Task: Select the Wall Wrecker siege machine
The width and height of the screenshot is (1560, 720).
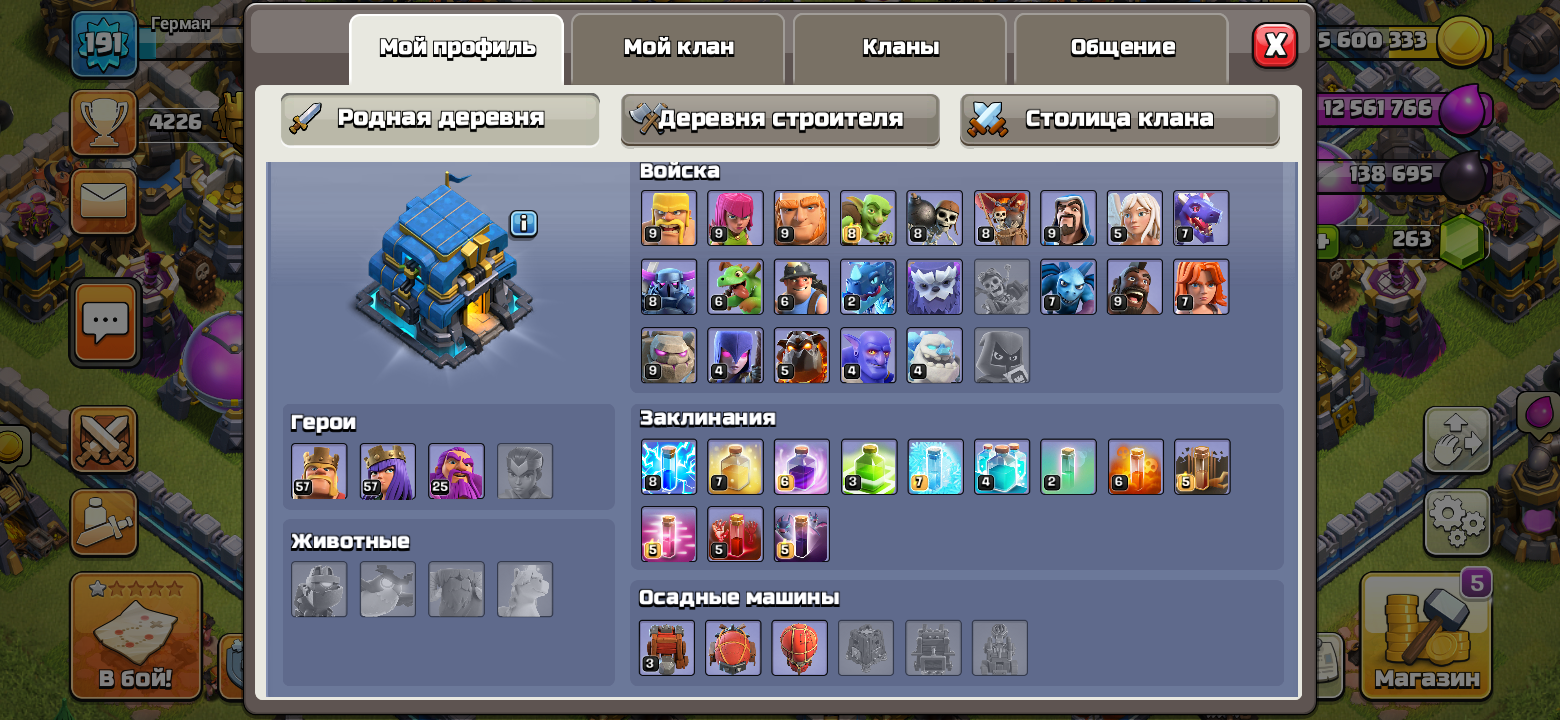Action: (667, 648)
